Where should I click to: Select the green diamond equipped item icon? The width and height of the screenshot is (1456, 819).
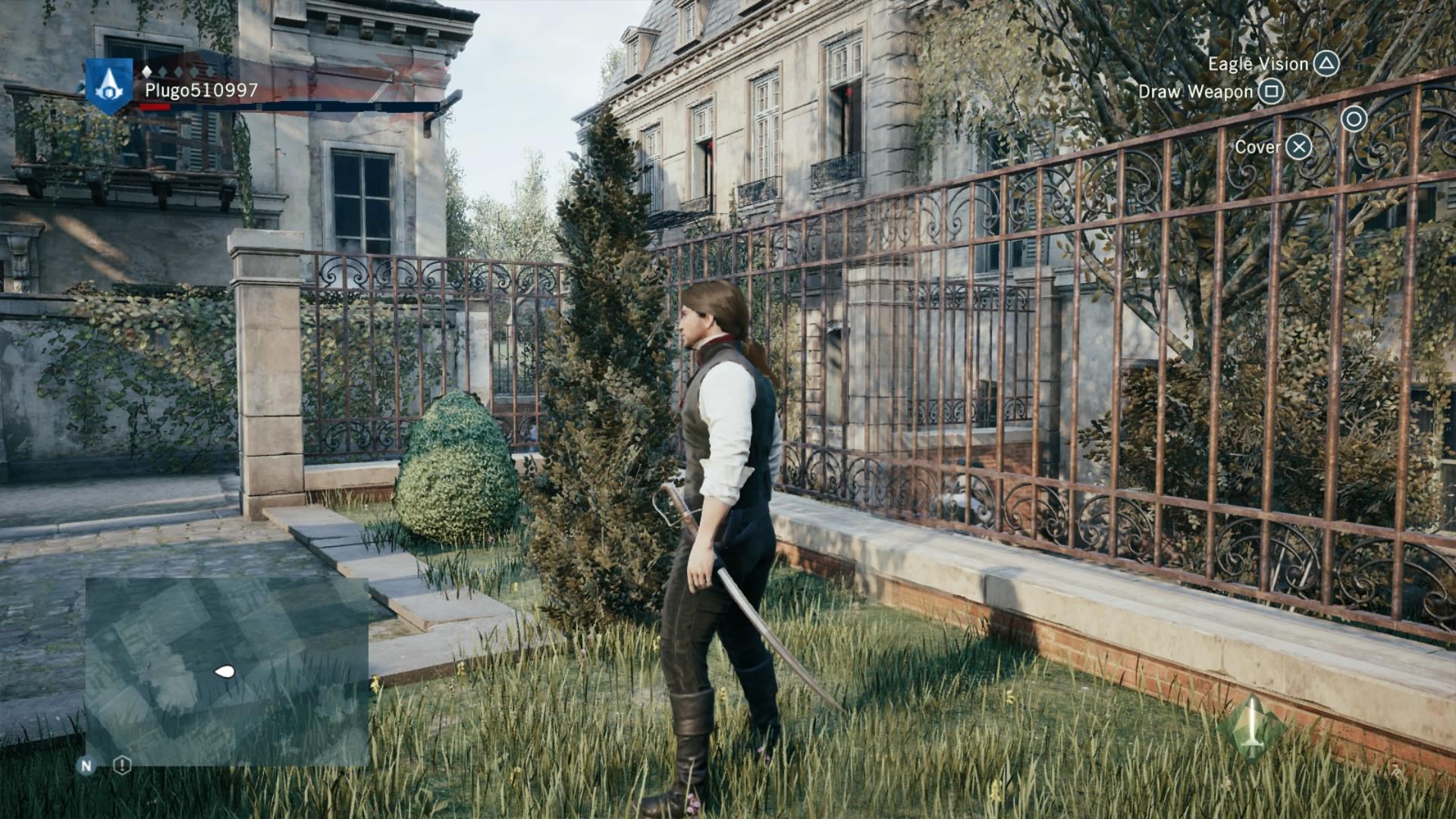1251,728
